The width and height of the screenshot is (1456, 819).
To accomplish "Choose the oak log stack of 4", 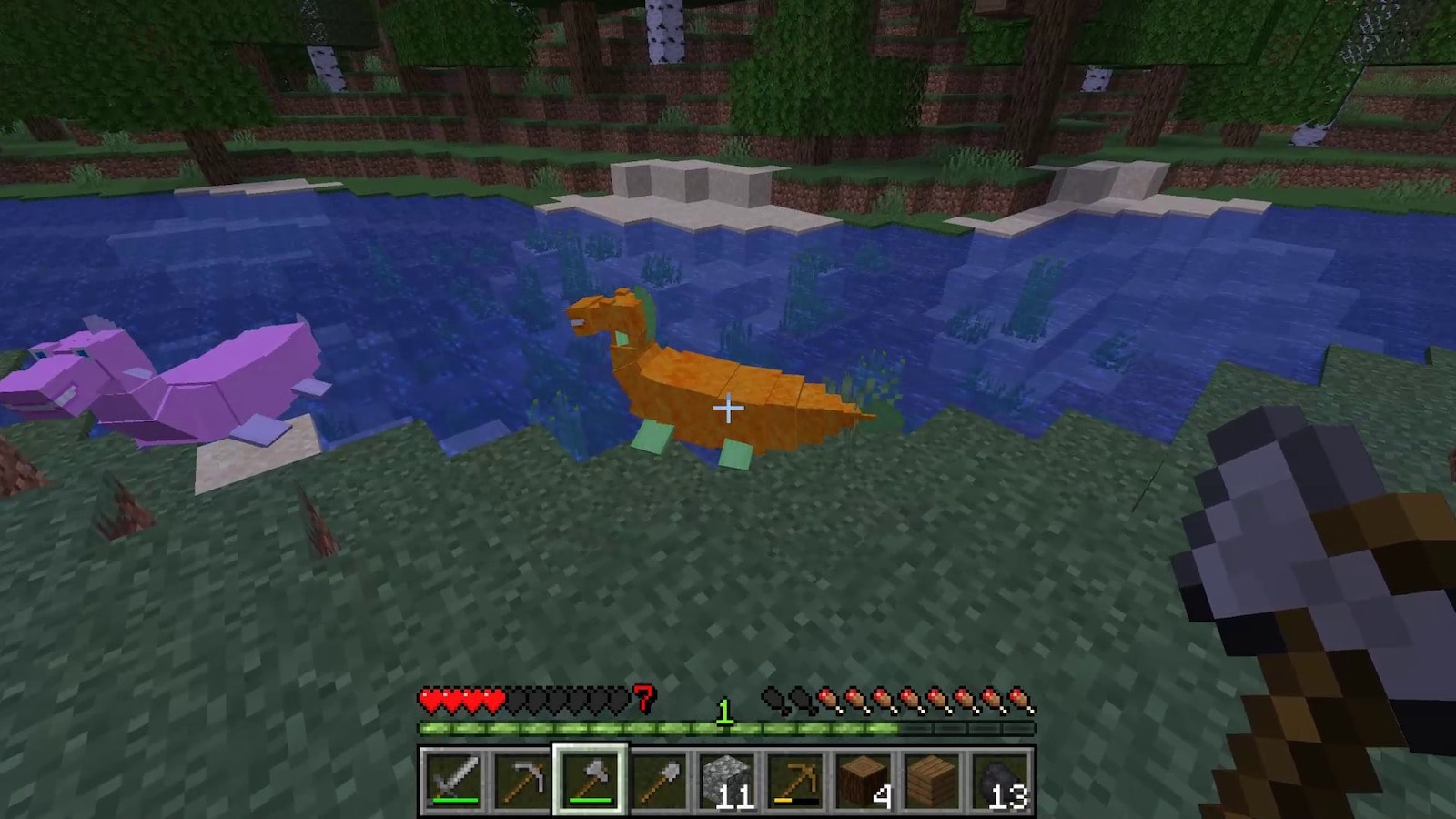I will [x=863, y=780].
